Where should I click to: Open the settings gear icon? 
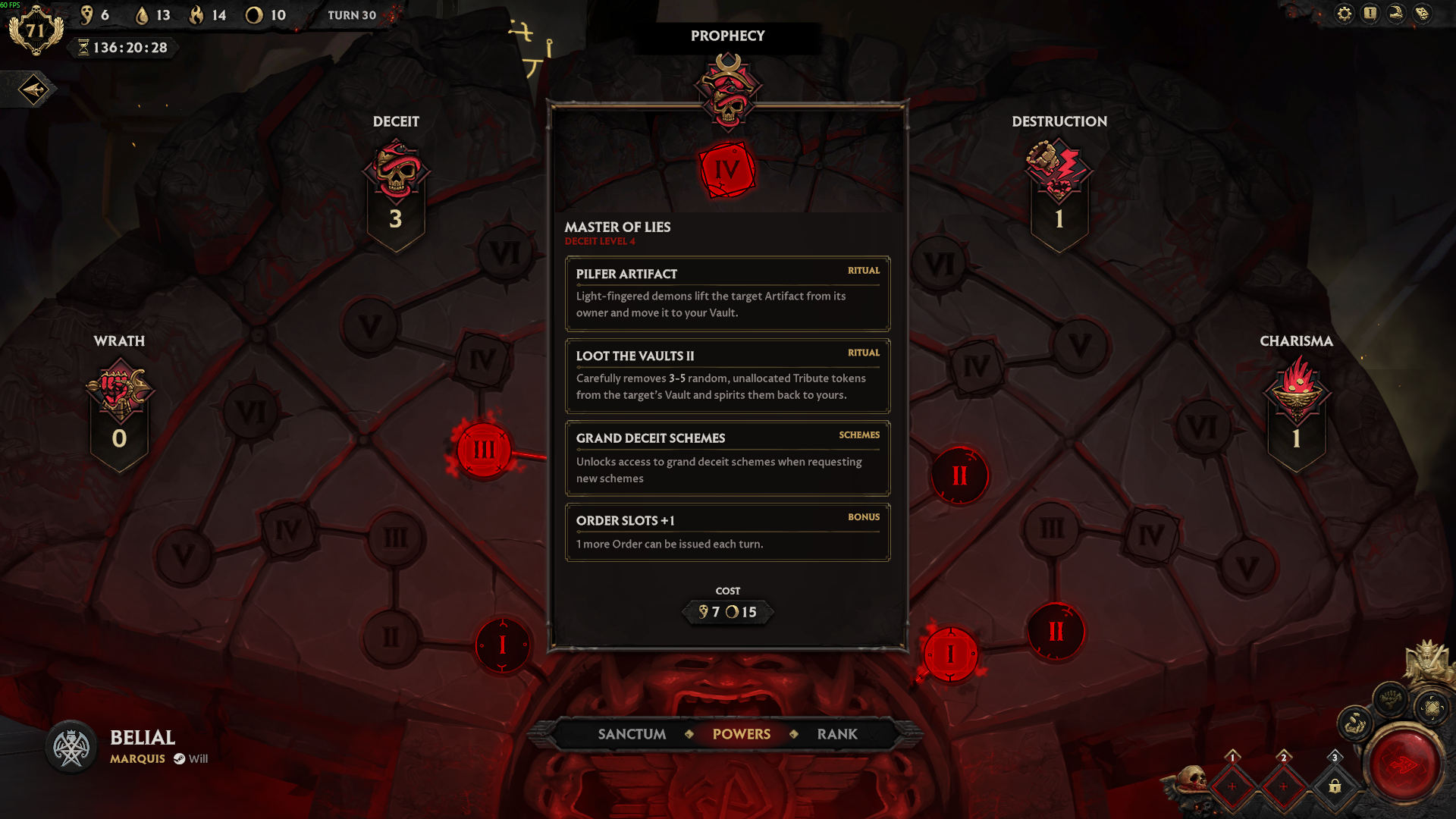click(1344, 14)
